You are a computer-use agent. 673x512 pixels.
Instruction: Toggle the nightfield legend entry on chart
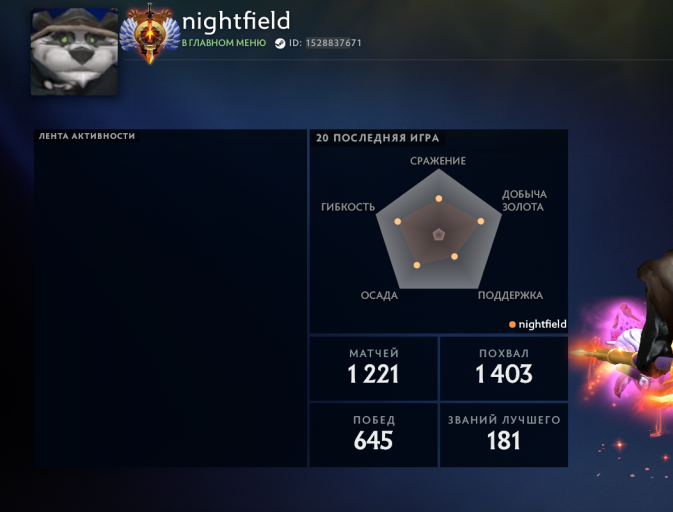tap(538, 324)
